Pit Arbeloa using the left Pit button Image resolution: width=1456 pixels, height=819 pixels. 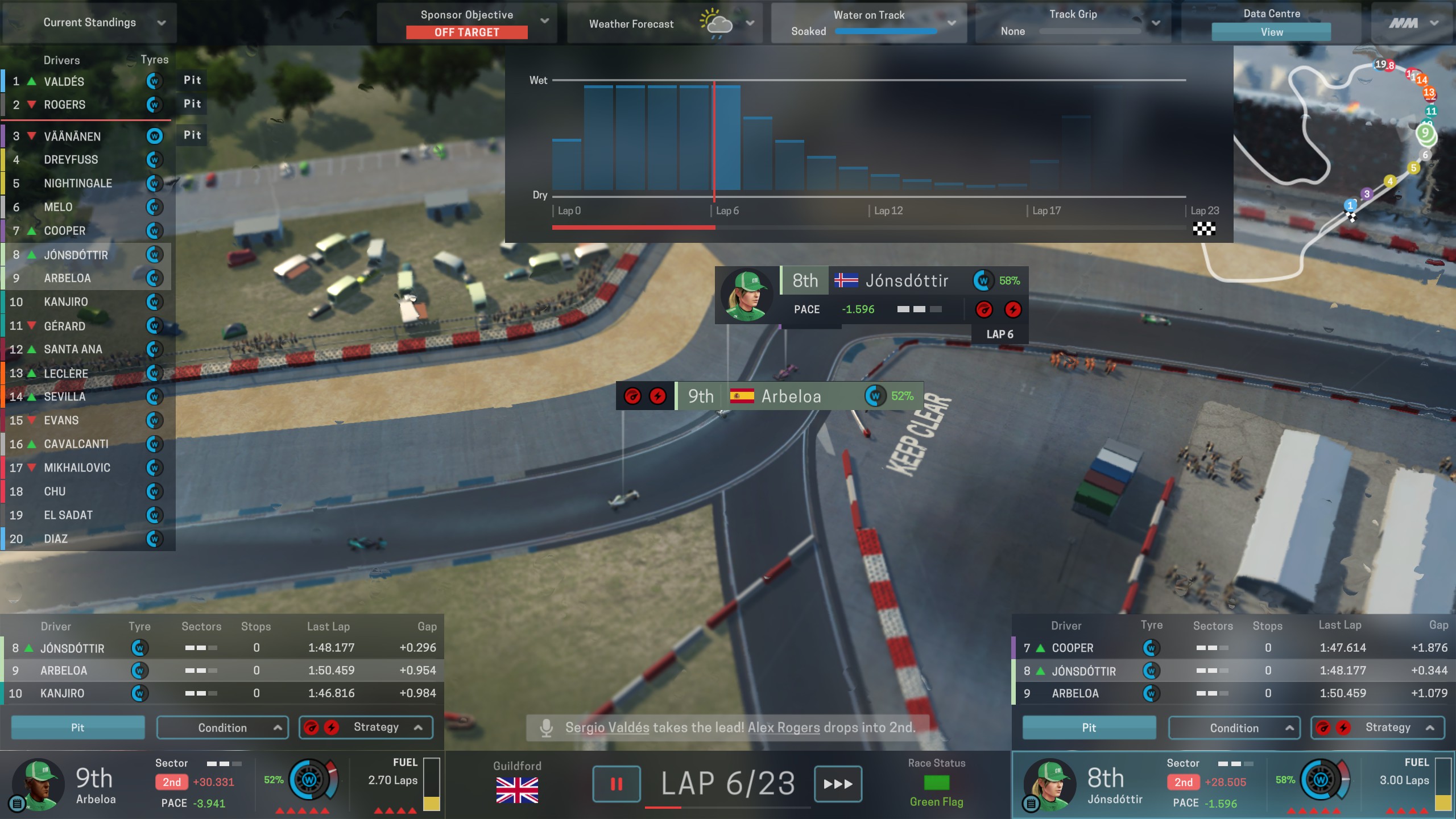coord(78,727)
